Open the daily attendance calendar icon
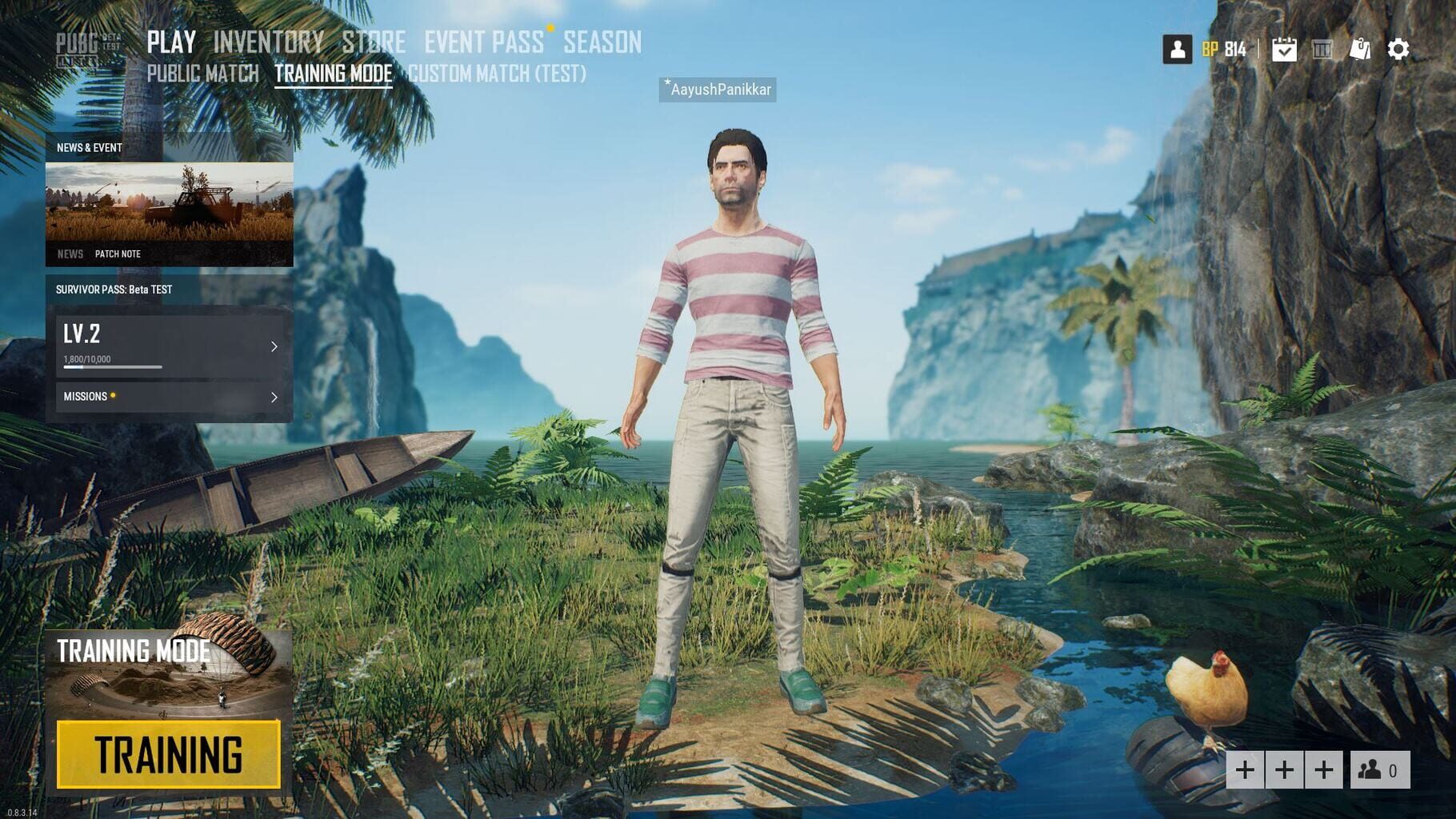Image resolution: width=1456 pixels, height=819 pixels. tap(1283, 49)
